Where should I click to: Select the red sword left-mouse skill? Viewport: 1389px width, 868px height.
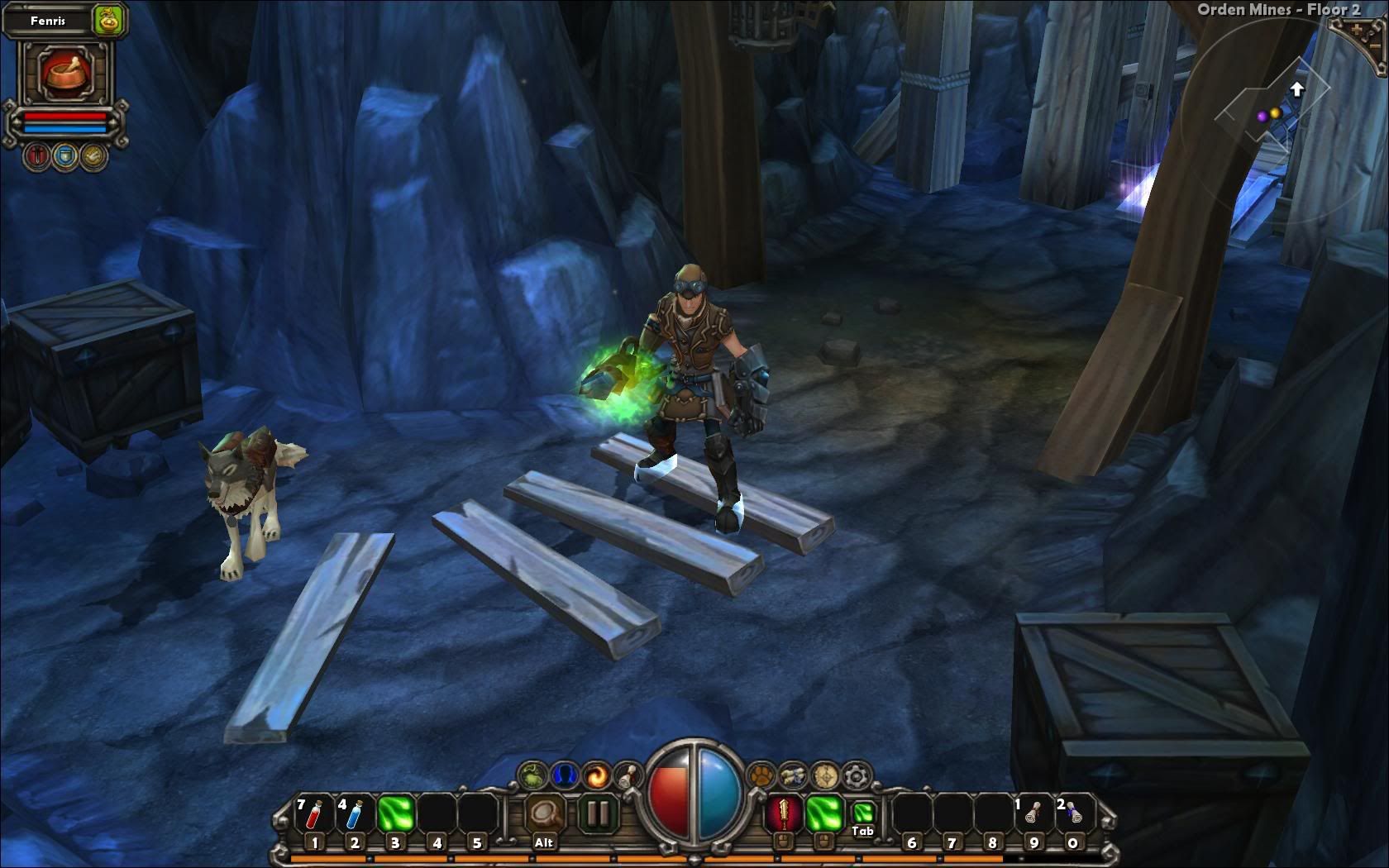pyautogui.click(x=782, y=813)
